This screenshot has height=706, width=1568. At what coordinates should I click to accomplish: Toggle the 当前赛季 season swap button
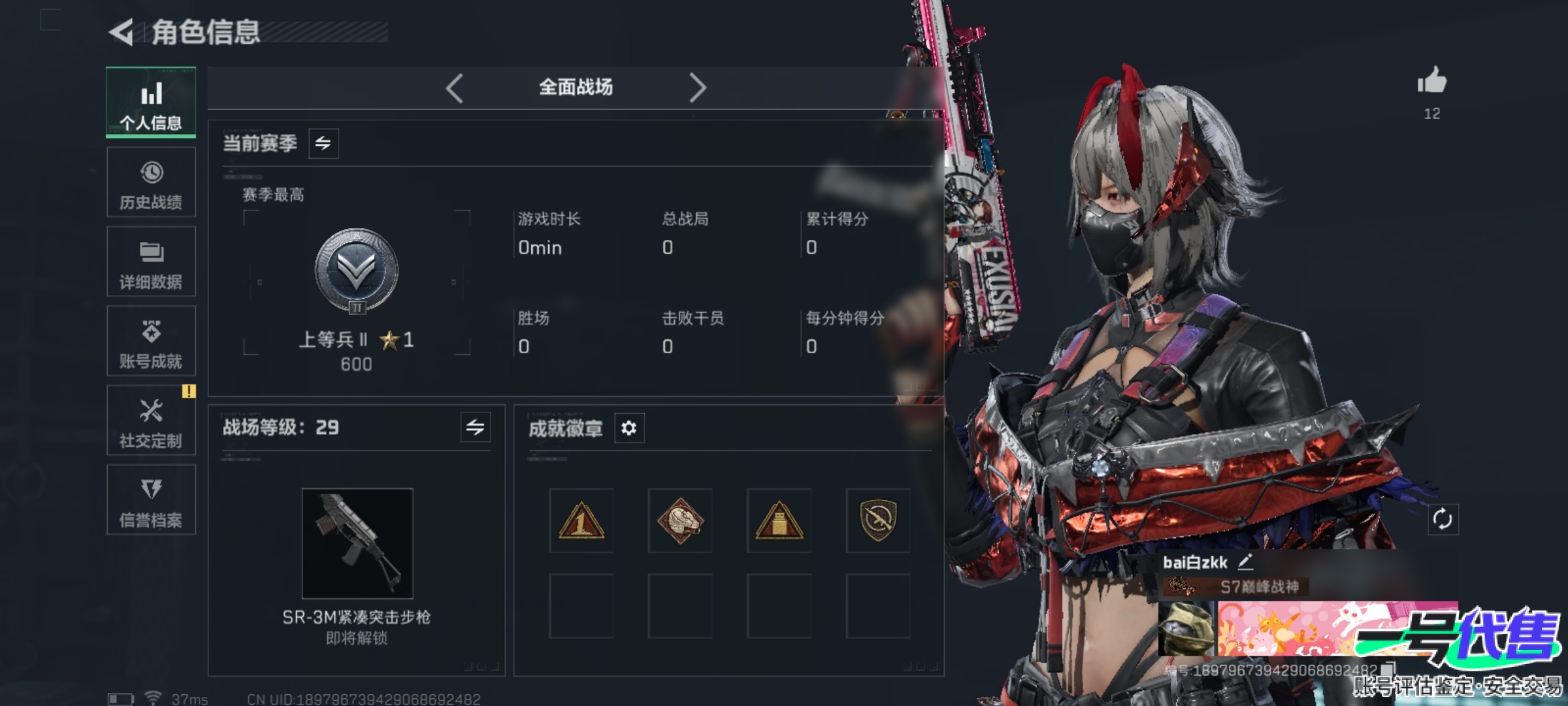[323, 143]
